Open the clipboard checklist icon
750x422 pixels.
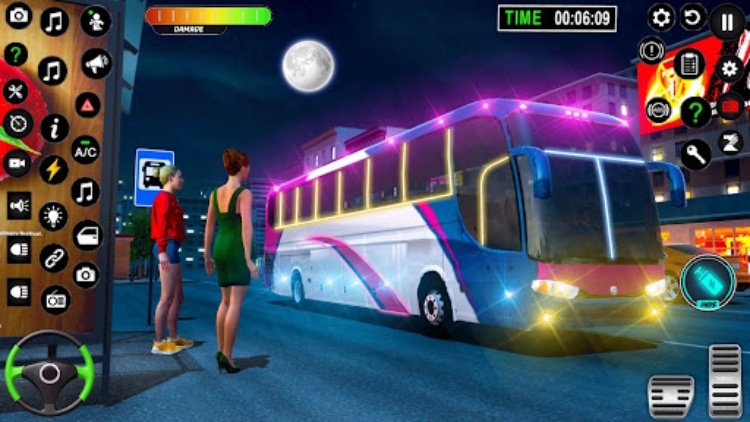689,63
